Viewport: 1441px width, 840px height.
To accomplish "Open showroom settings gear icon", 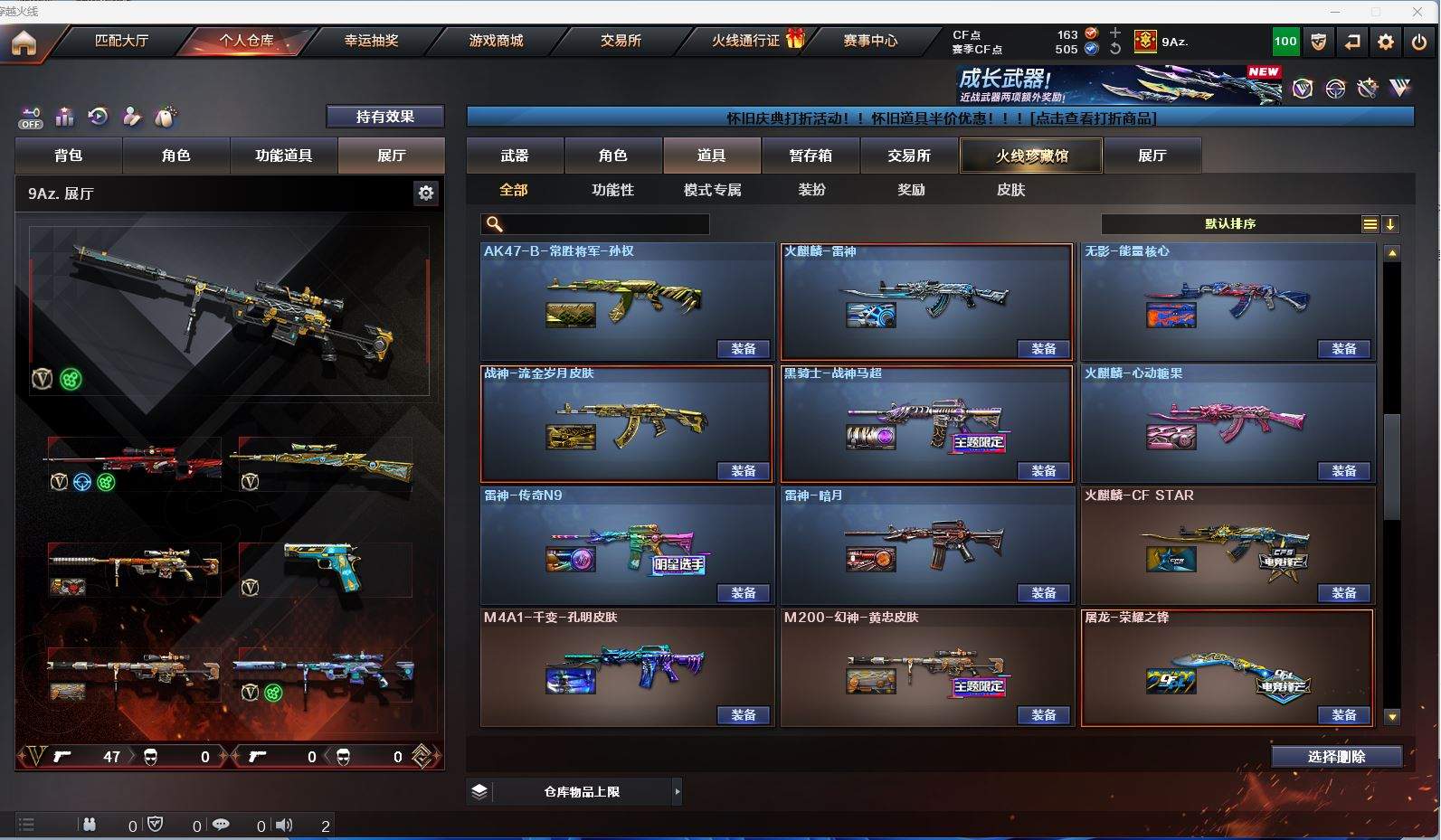I will [x=426, y=193].
